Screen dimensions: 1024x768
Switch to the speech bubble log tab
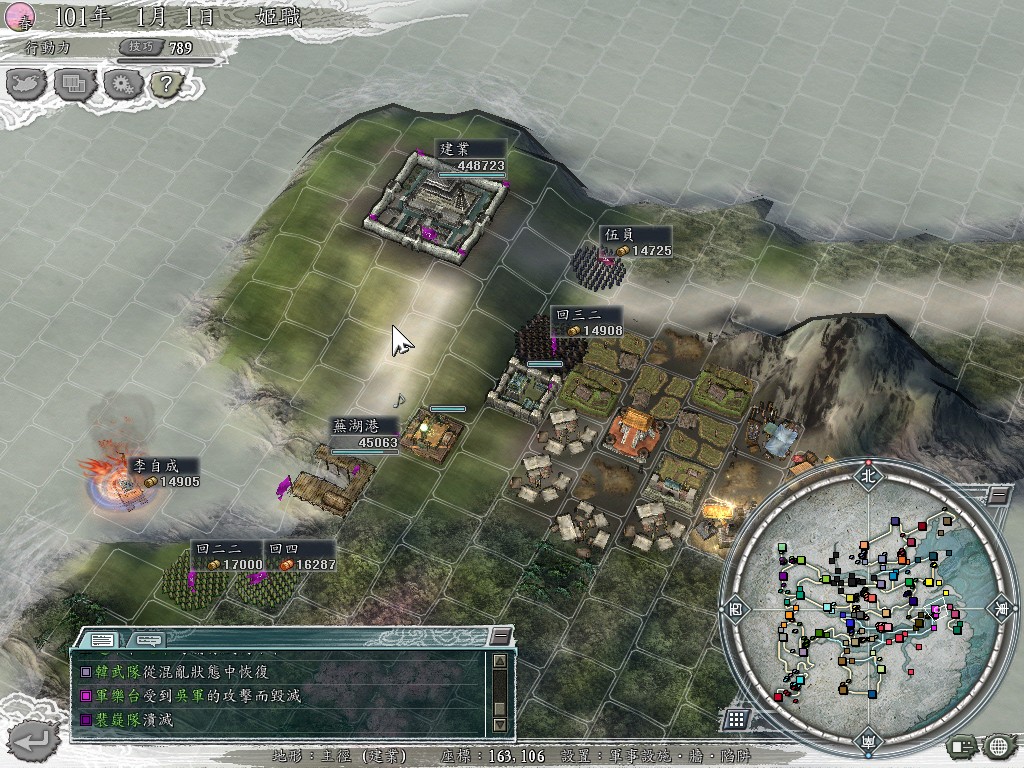click(148, 639)
